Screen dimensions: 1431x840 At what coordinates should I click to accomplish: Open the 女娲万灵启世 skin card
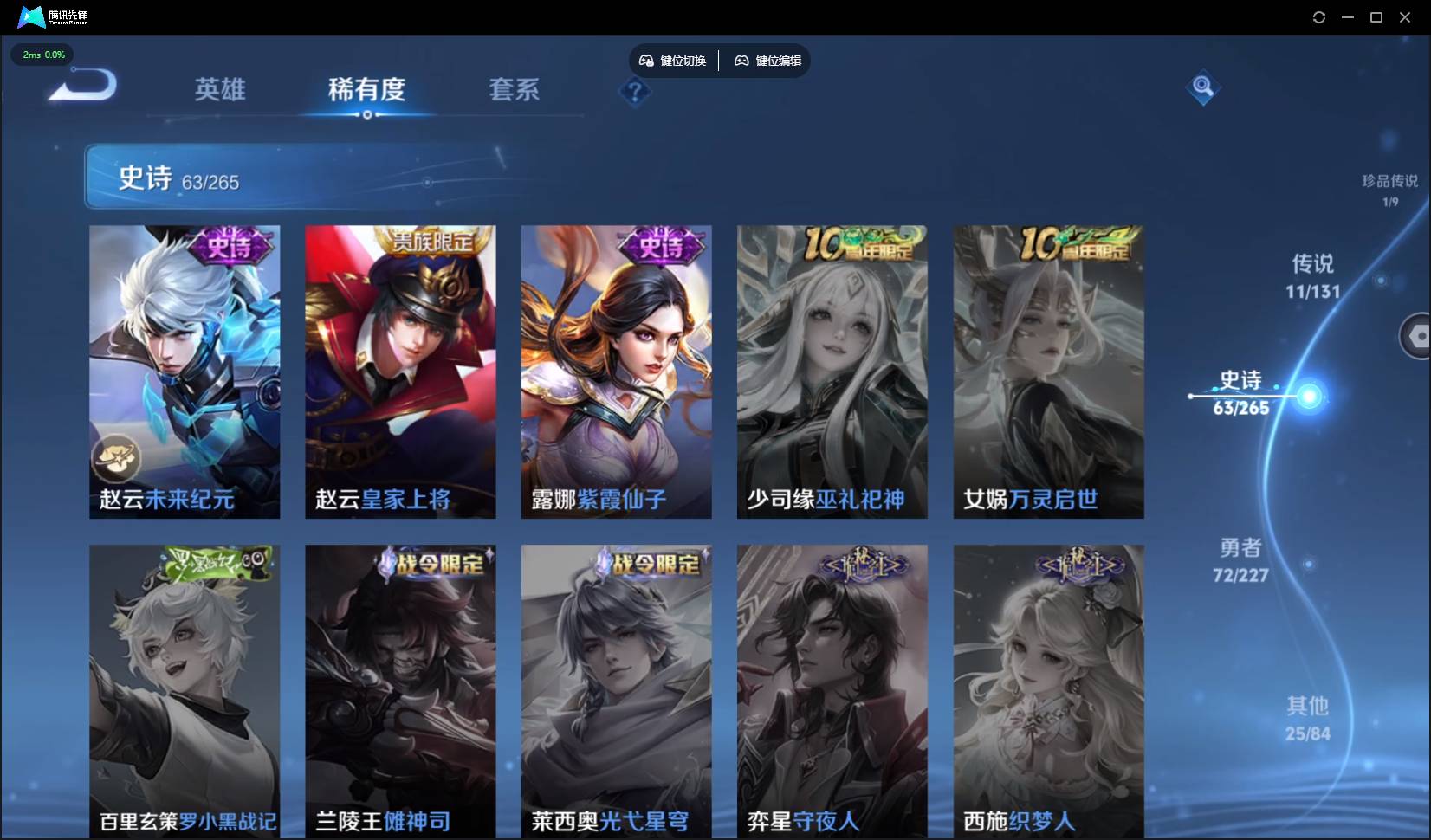click(x=1047, y=371)
